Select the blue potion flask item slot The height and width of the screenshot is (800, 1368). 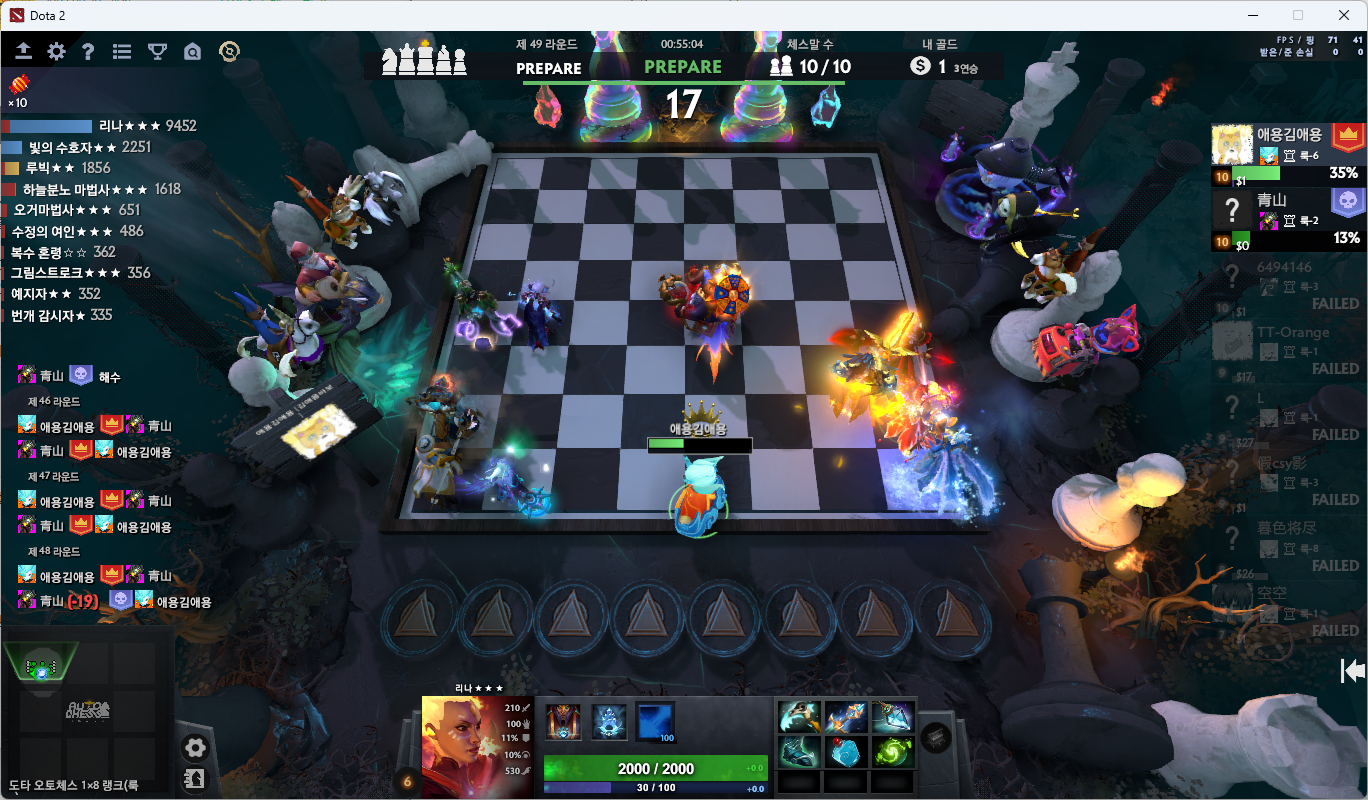click(846, 751)
